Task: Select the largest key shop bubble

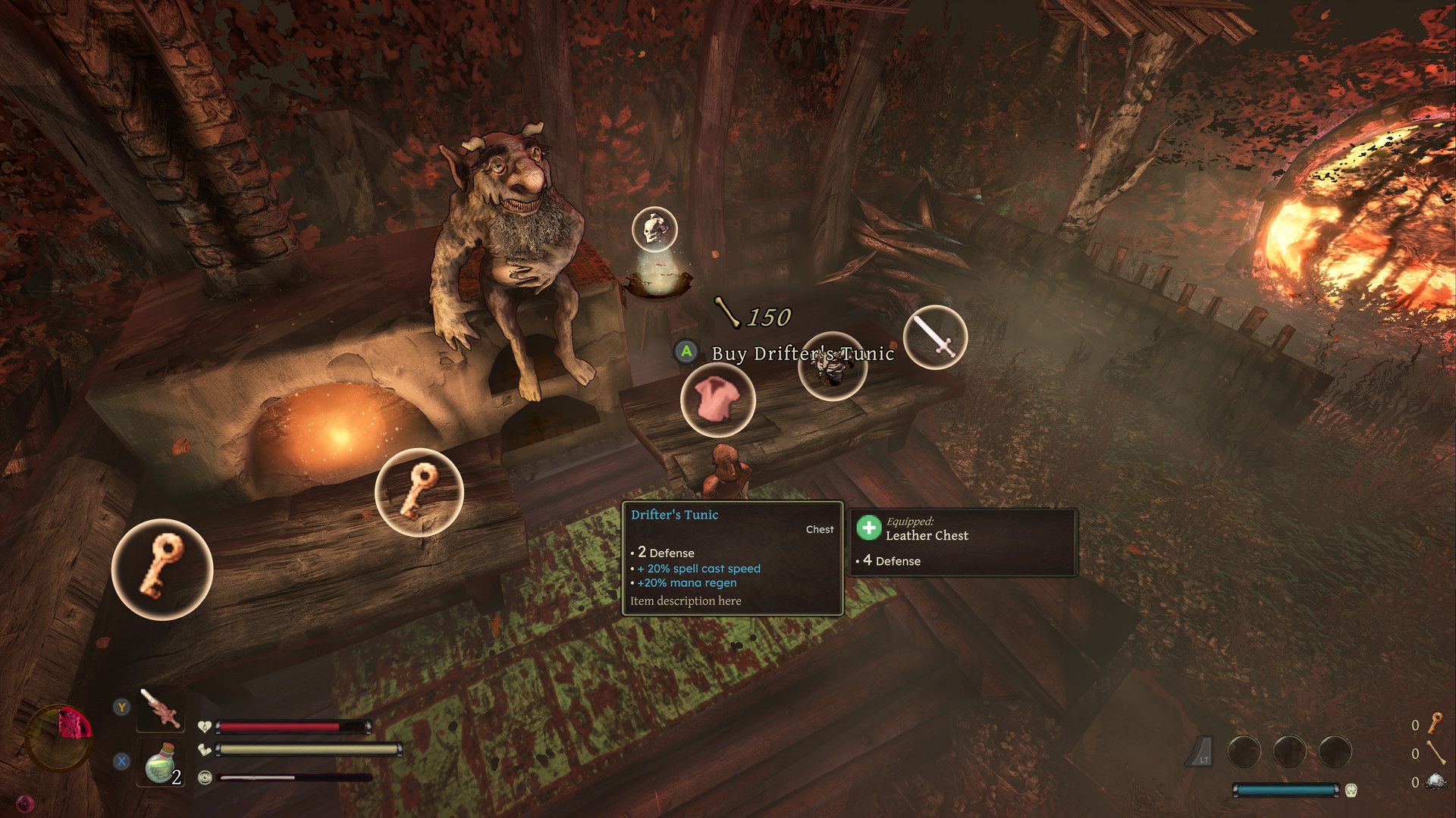Action: coord(162,569)
